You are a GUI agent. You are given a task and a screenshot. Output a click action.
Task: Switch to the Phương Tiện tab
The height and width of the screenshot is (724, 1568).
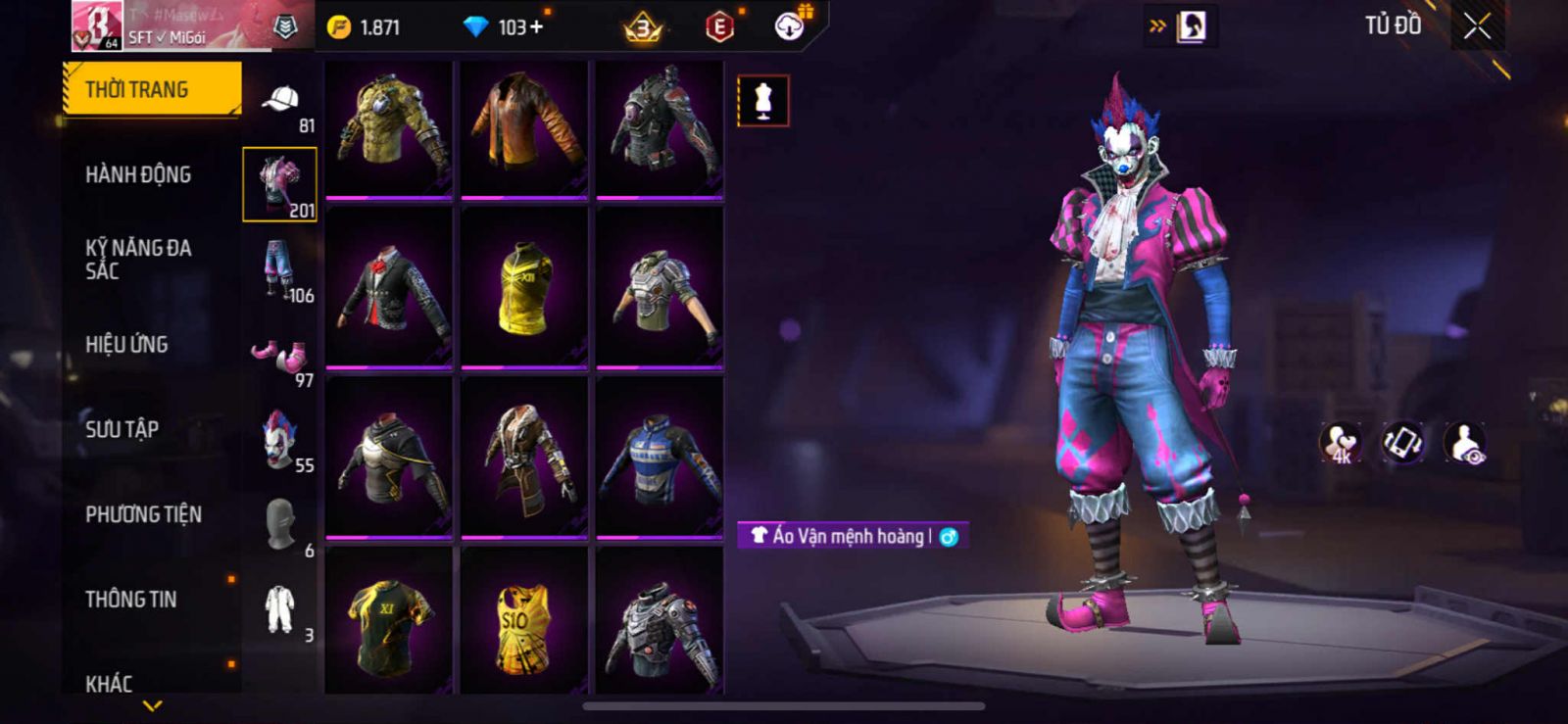pyautogui.click(x=143, y=514)
